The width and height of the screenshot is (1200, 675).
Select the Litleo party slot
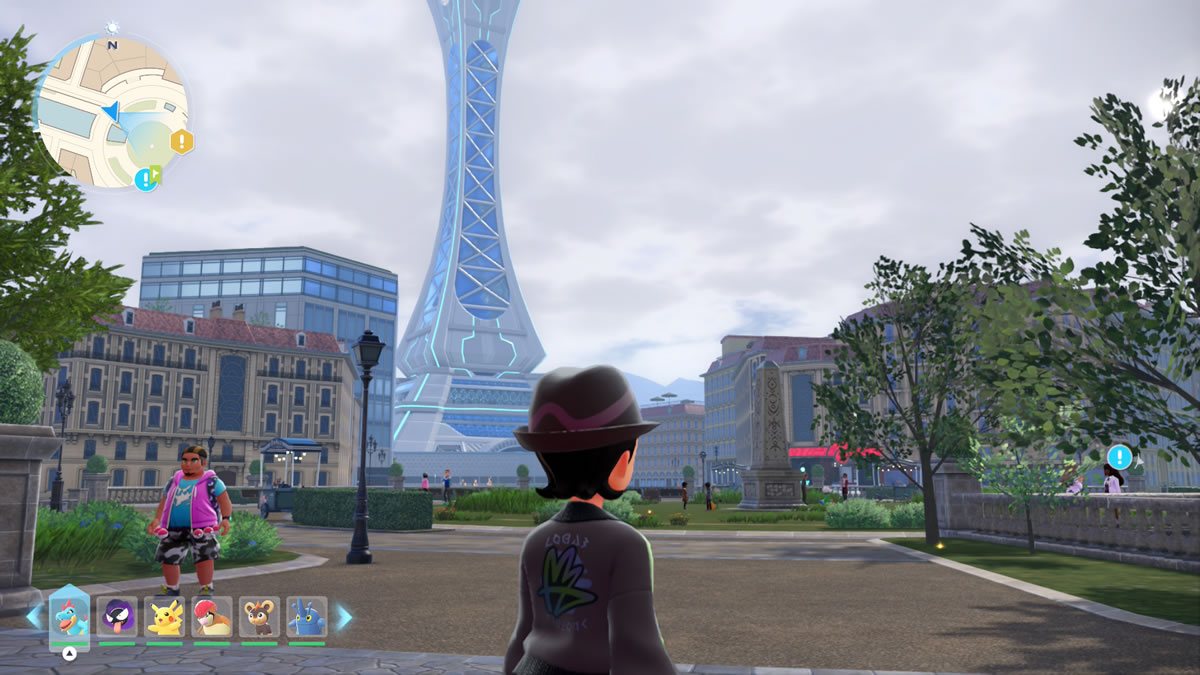point(260,617)
